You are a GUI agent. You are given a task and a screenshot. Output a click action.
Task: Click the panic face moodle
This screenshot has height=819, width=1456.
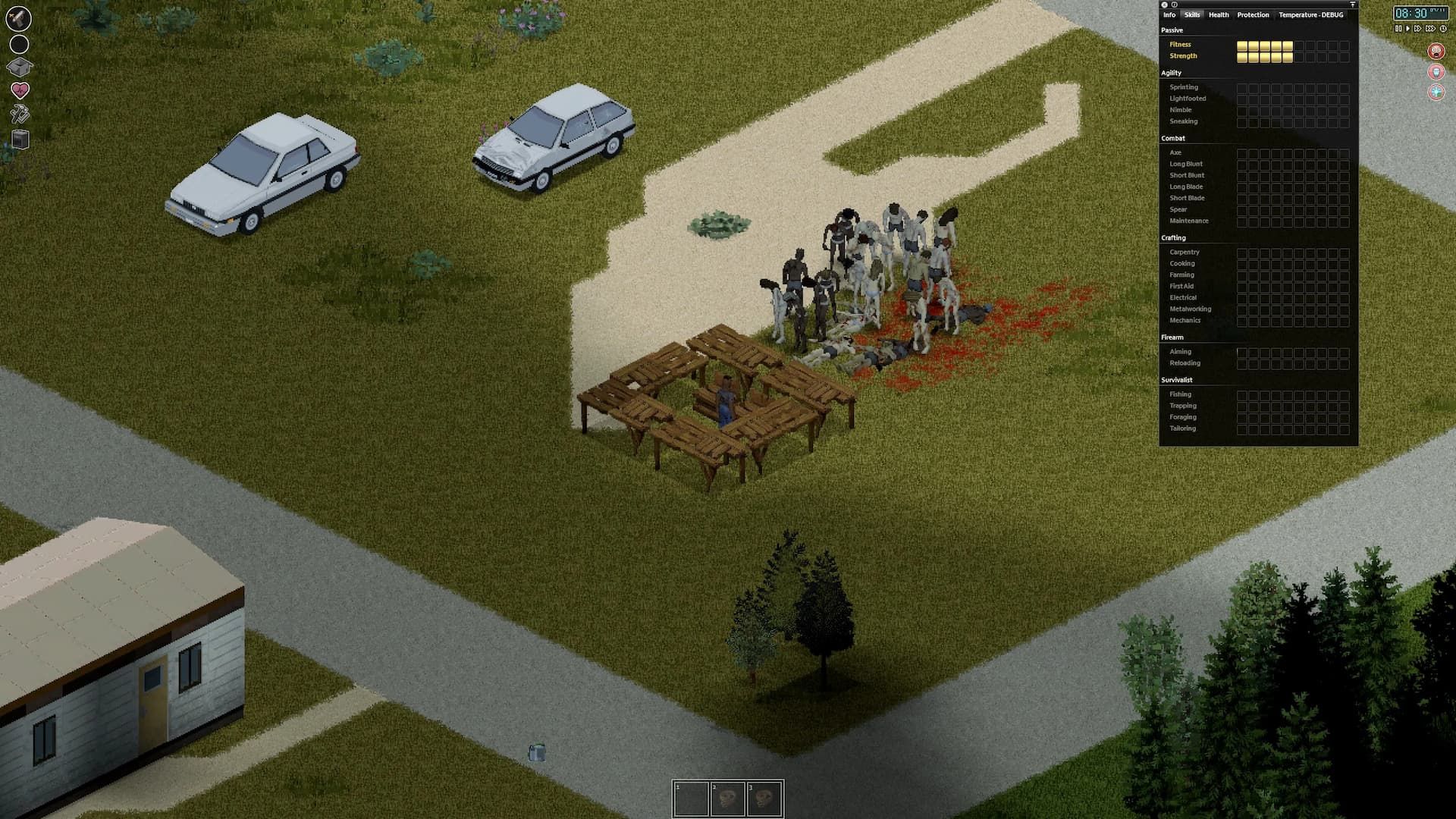1436,52
